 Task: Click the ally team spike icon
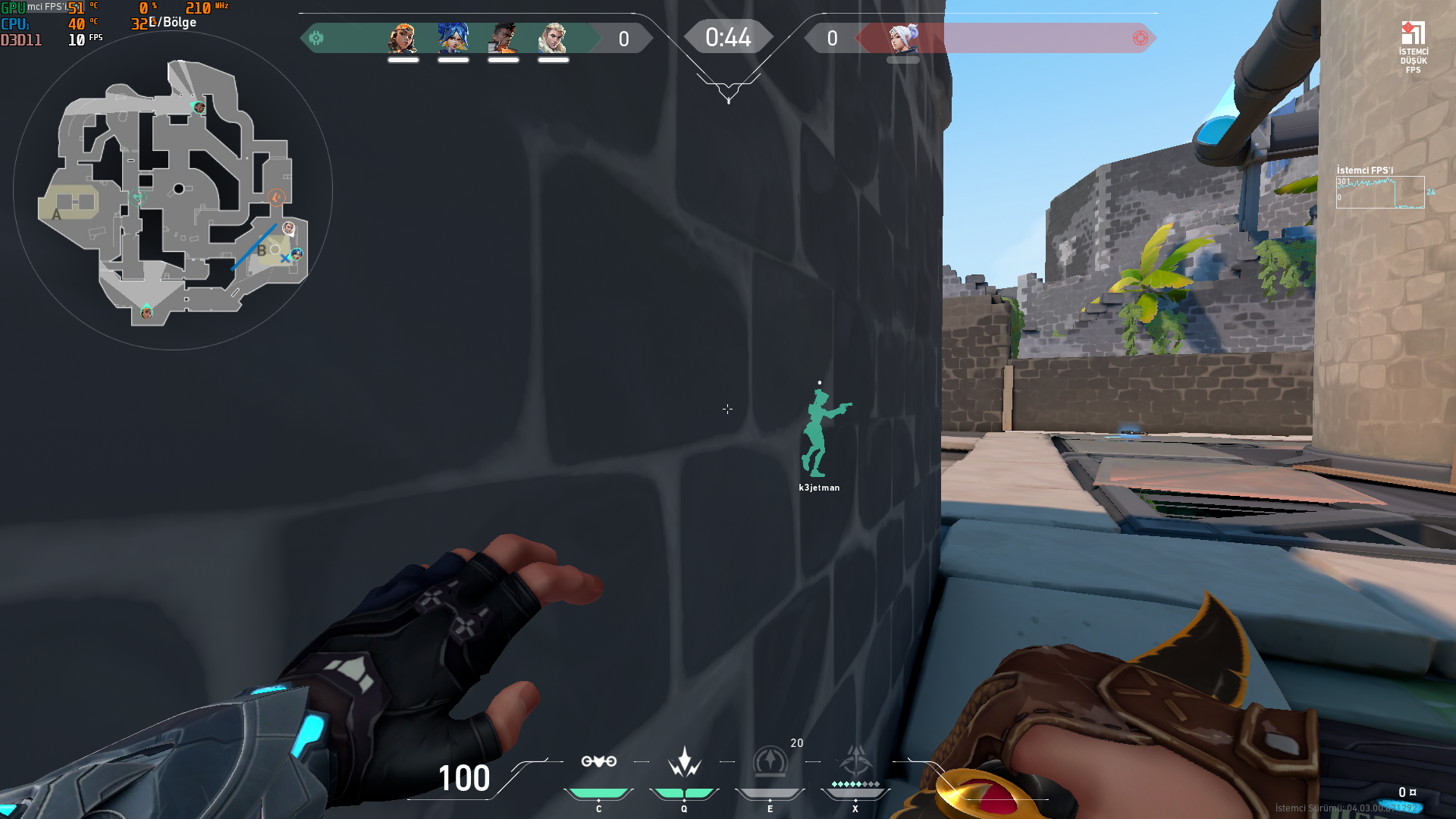[316, 37]
